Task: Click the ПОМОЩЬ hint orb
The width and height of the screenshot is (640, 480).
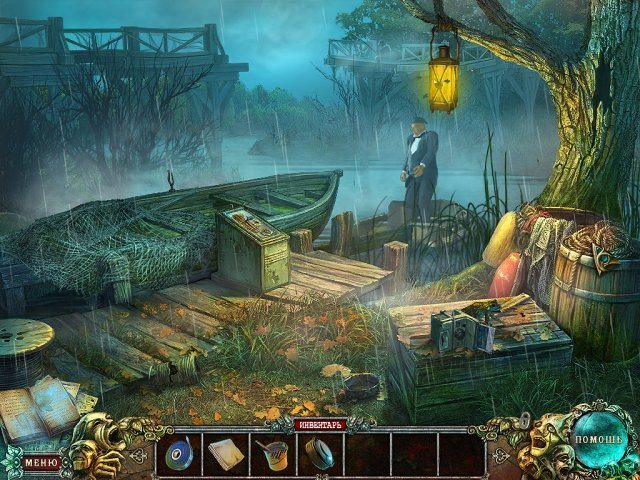Action: tap(597, 440)
